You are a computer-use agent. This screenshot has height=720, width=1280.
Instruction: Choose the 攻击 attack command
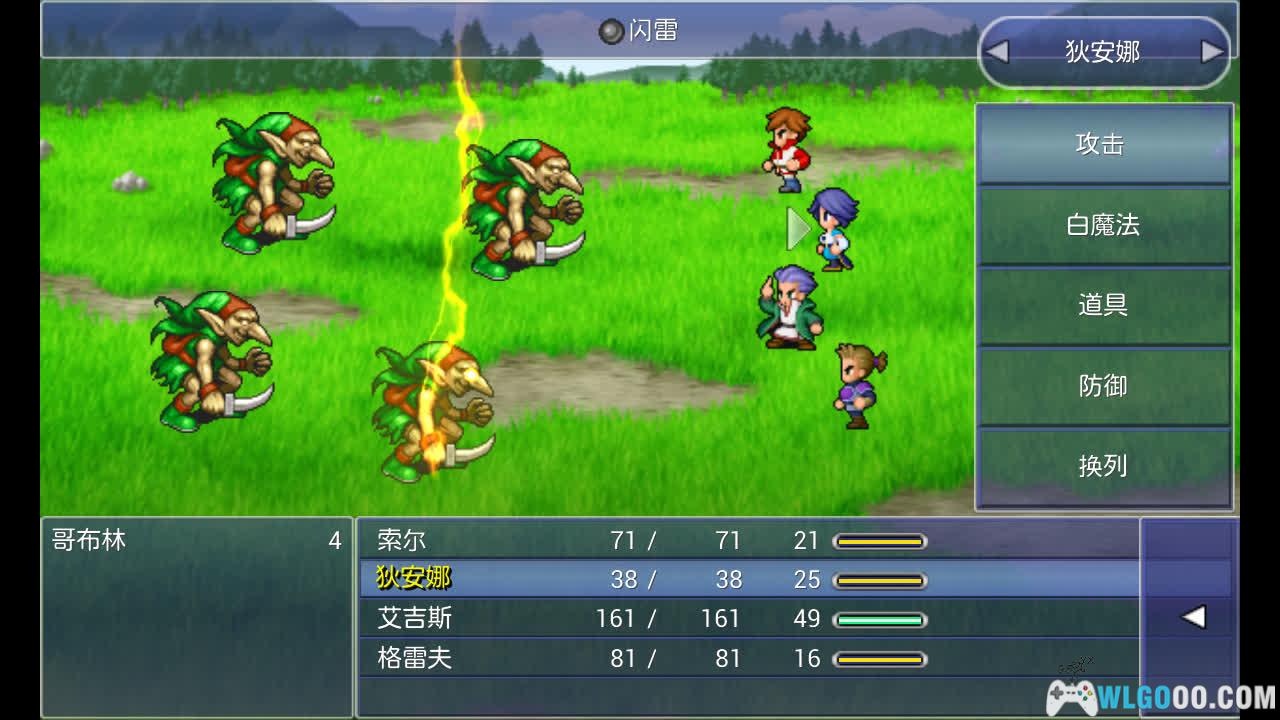(1102, 145)
